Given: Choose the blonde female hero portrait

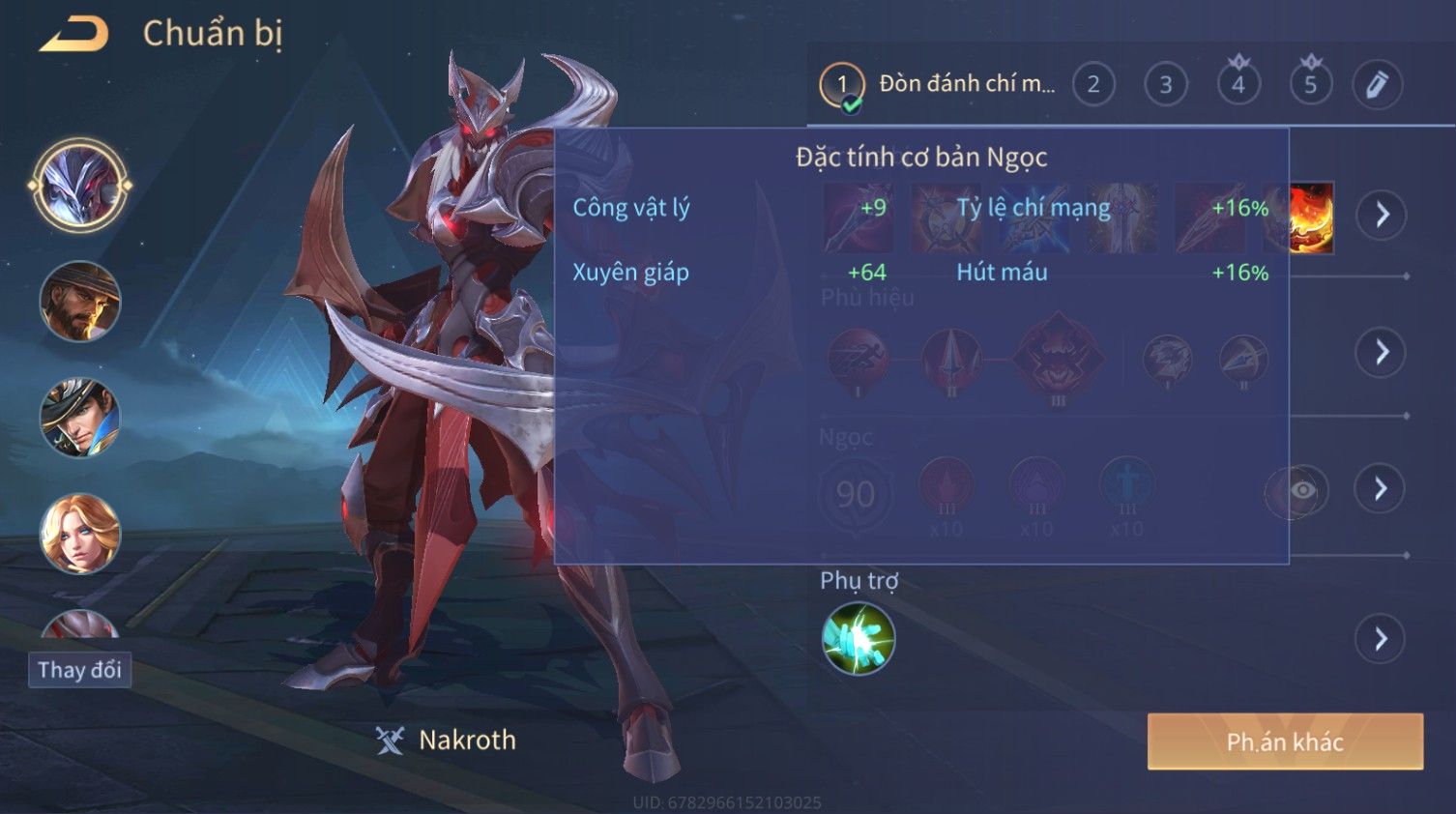Looking at the screenshot, I should (x=80, y=534).
